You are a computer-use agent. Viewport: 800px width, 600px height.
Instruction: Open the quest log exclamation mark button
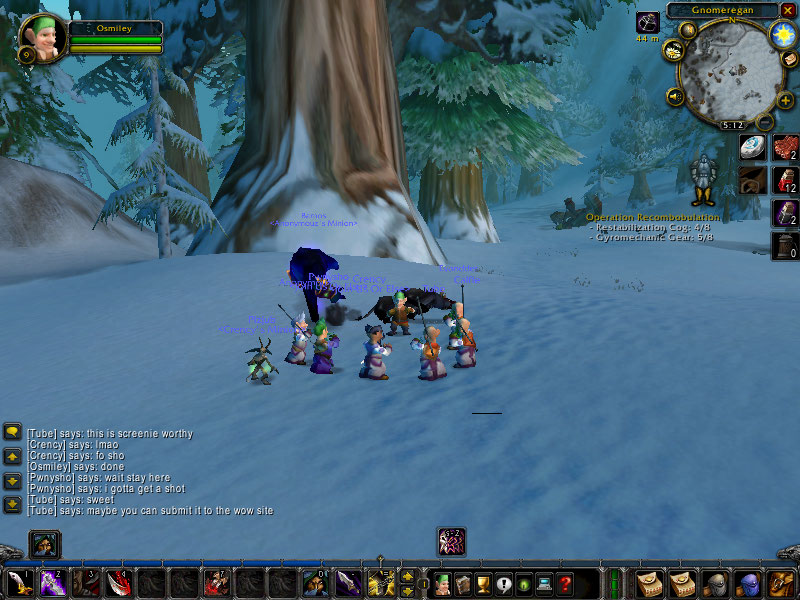point(503,584)
